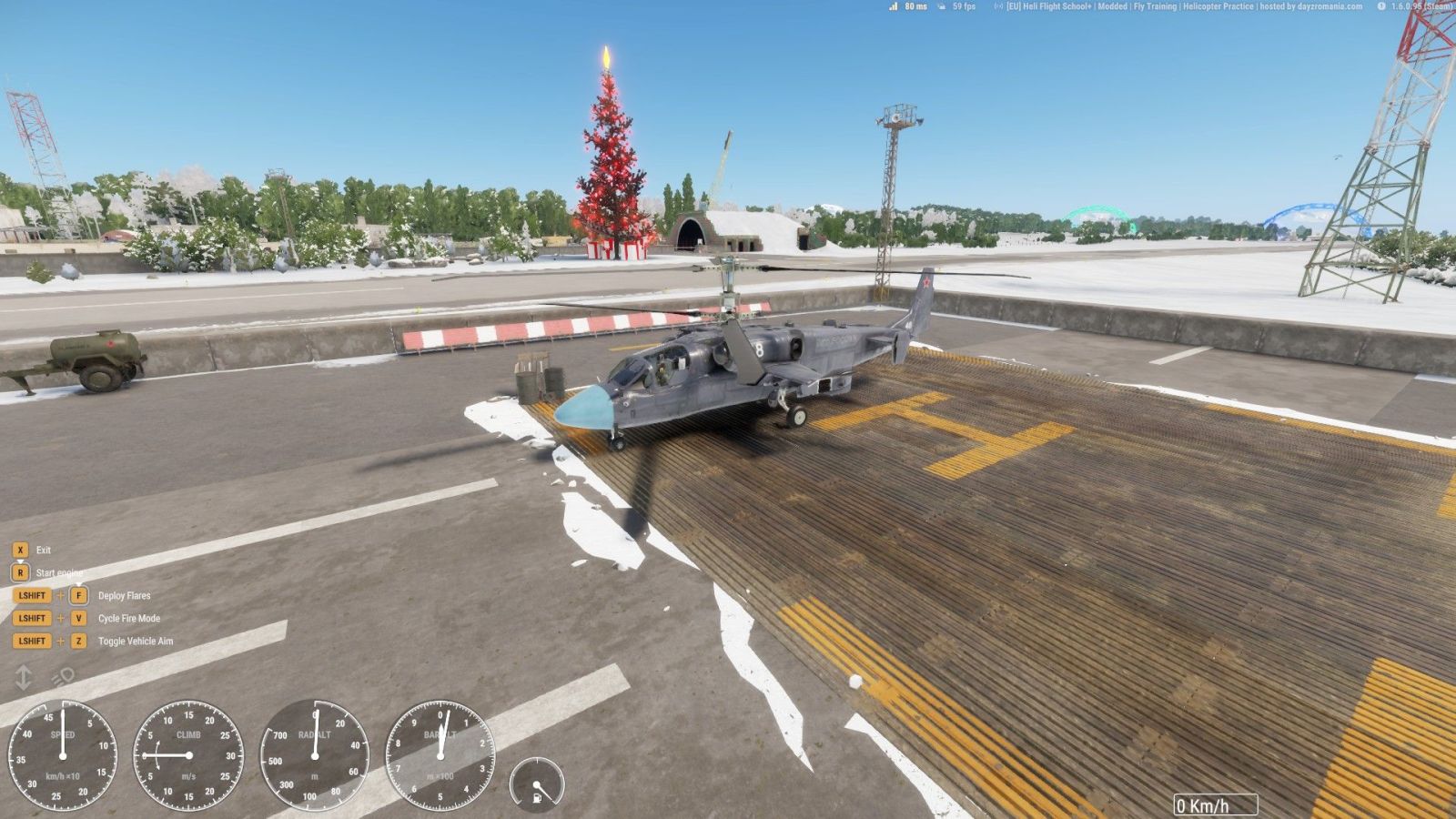Click the headlights indicator icon

(x=63, y=676)
